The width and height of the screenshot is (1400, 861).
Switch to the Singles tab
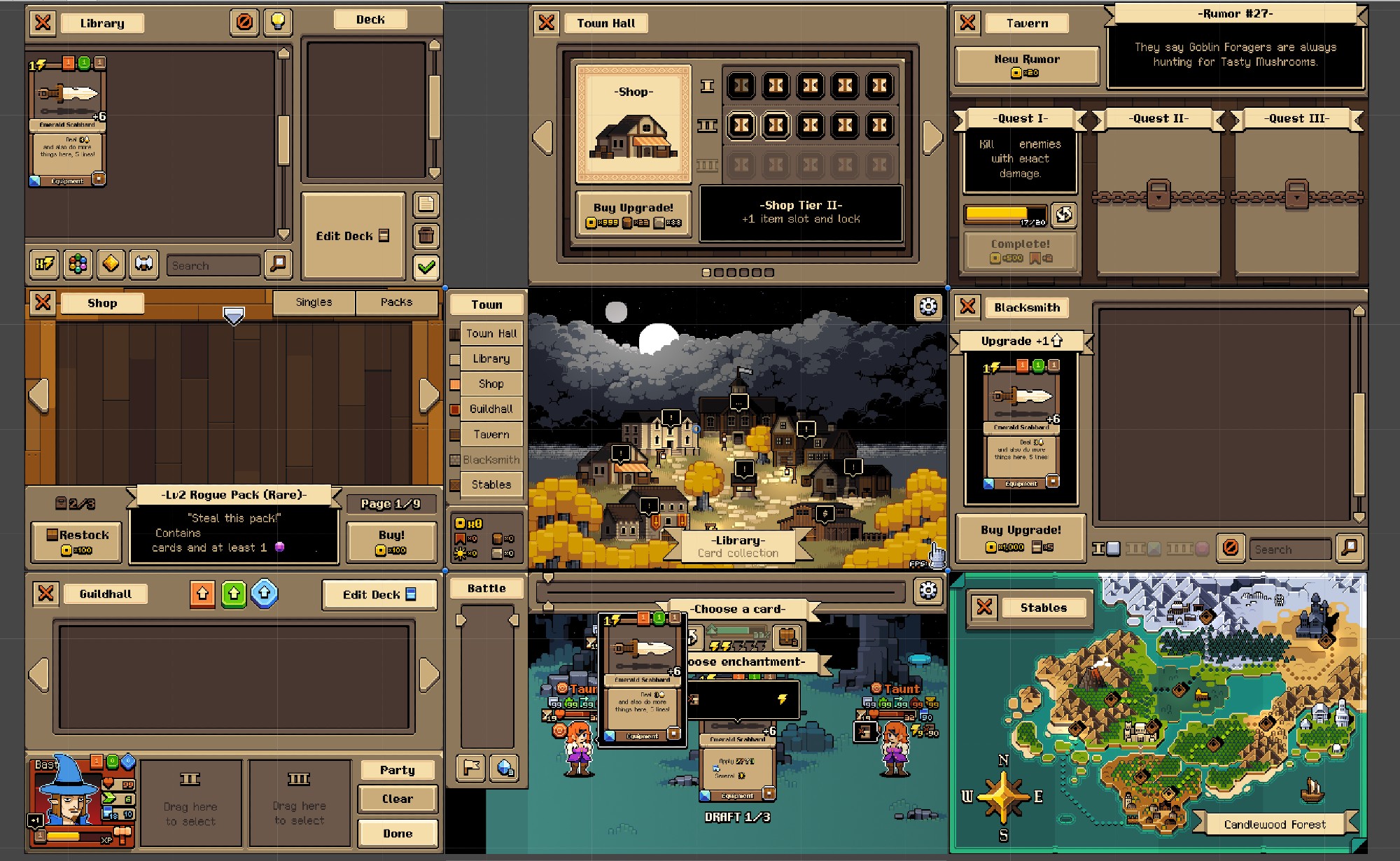coord(314,302)
